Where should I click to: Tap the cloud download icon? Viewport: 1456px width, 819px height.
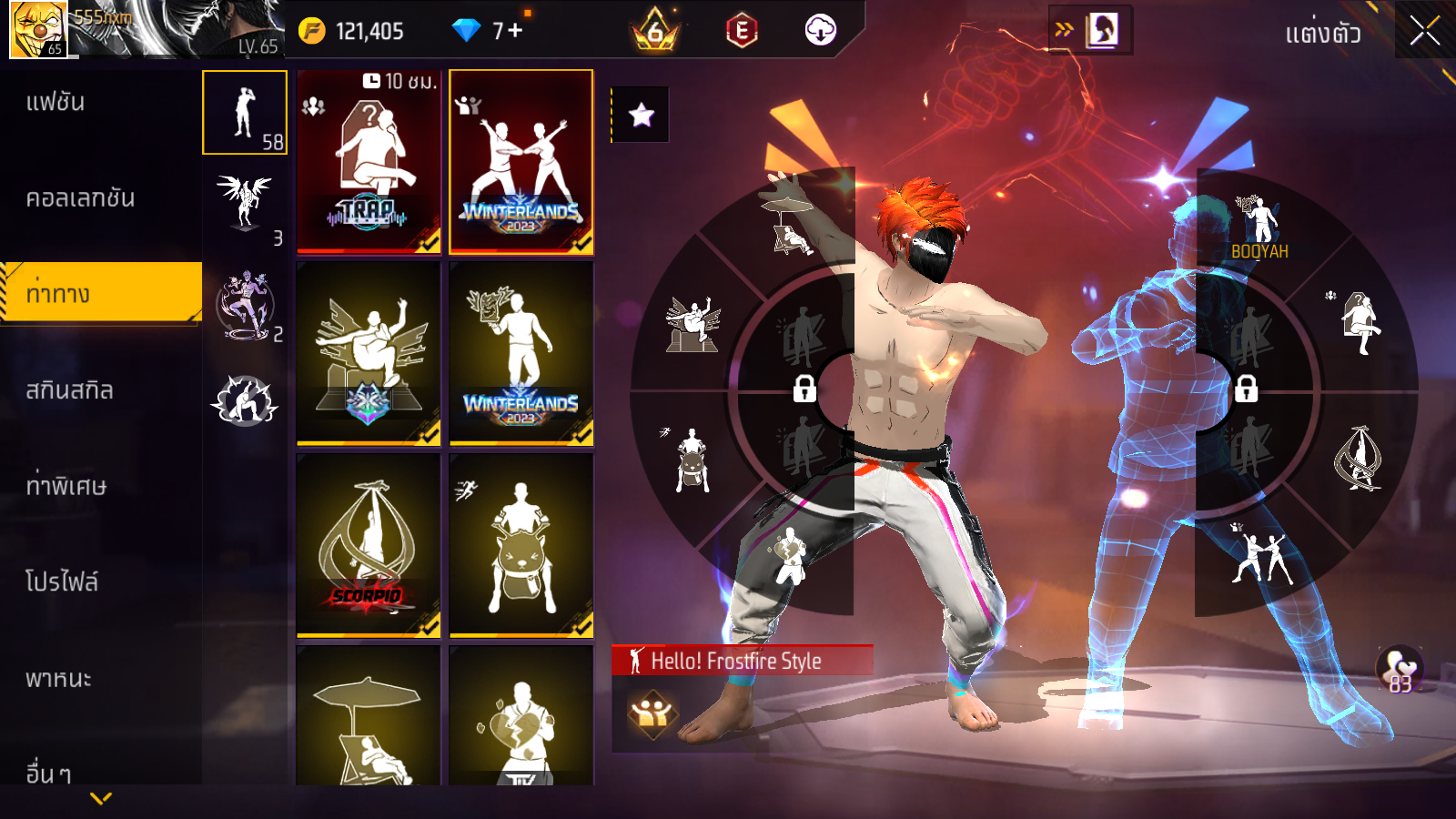820,31
